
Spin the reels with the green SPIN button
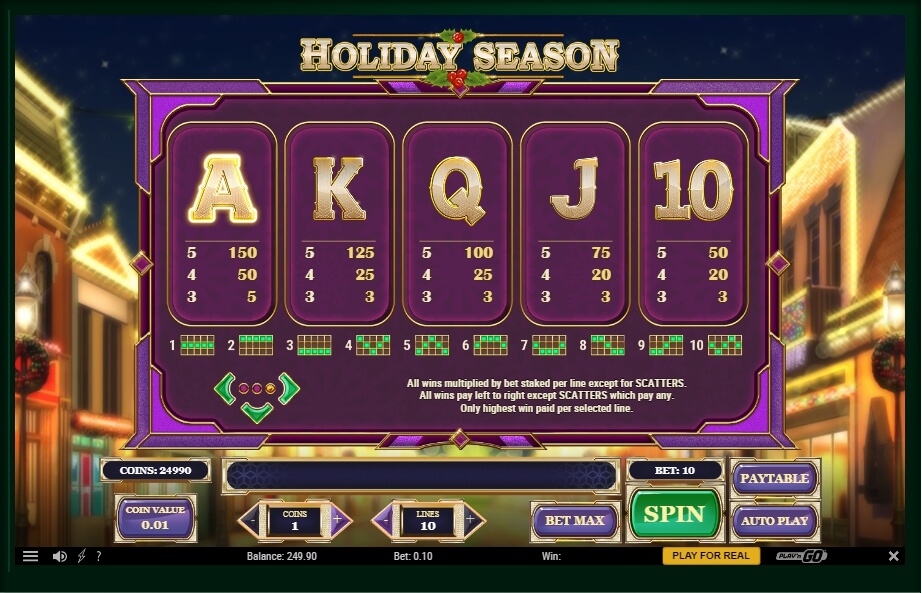click(676, 514)
